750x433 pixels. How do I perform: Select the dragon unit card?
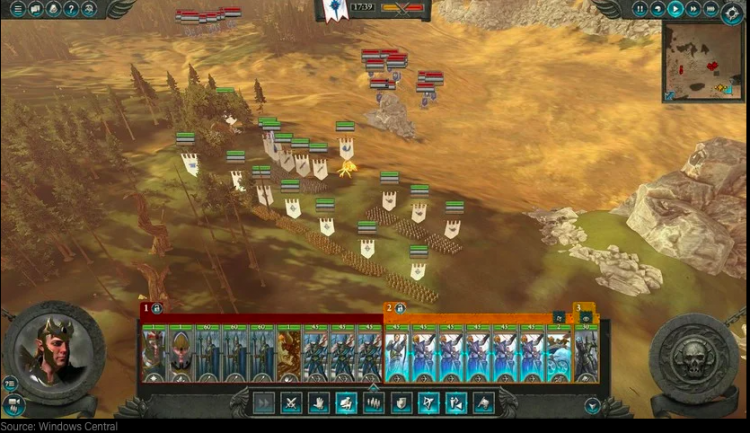tap(289, 354)
